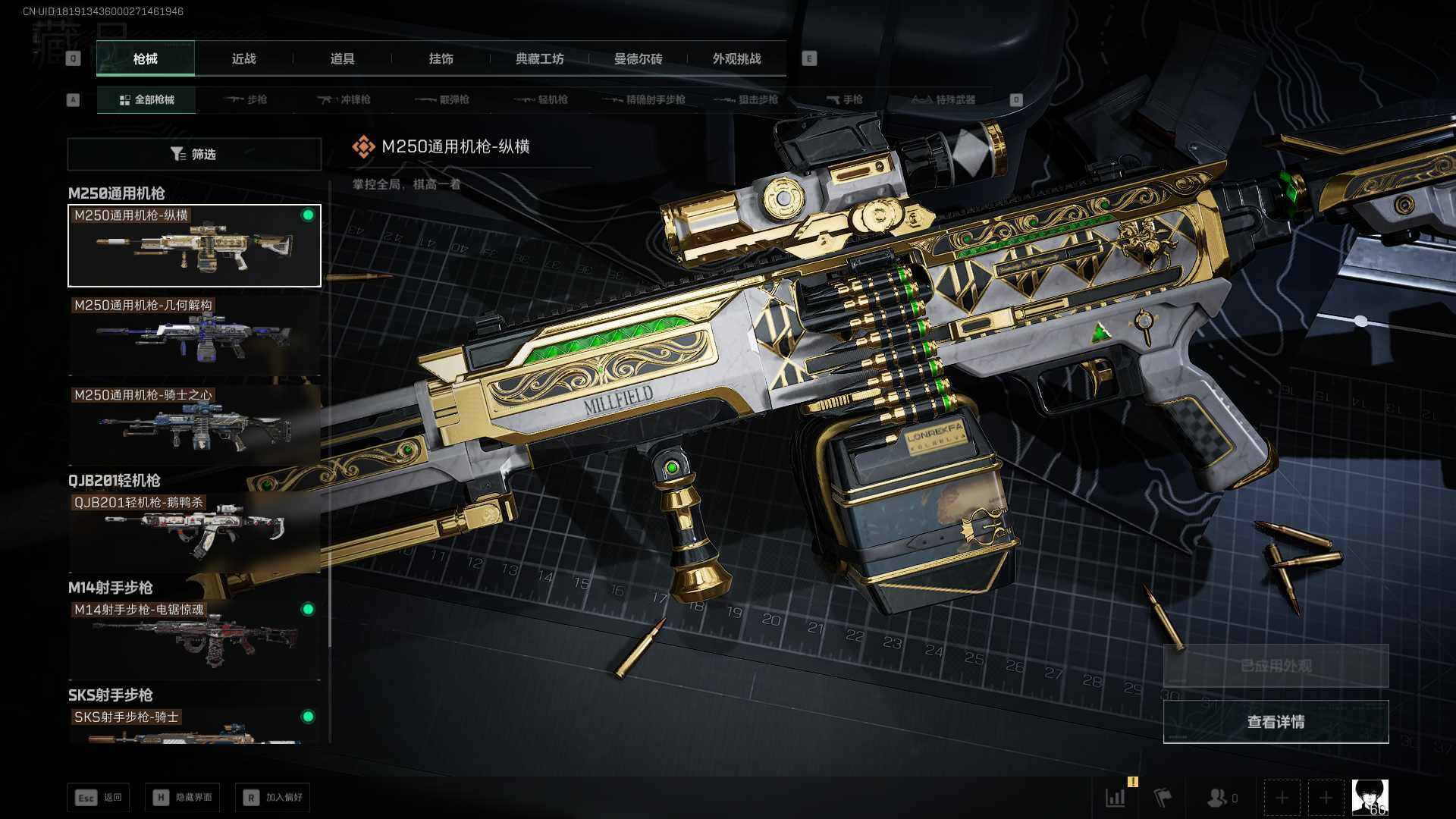Screen dimensions: 1456x819
Task: Choose the 轻机枪 weapon category
Action: pyautogui.click(x=541, y=99)
